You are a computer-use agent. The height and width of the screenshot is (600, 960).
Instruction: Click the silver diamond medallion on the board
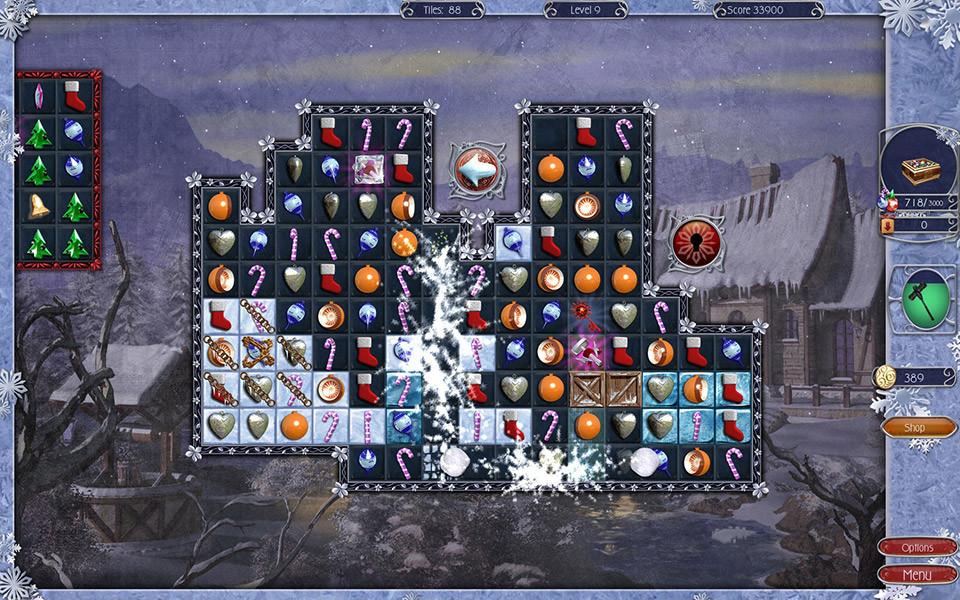pyautogui.click(x=478, y=170)
